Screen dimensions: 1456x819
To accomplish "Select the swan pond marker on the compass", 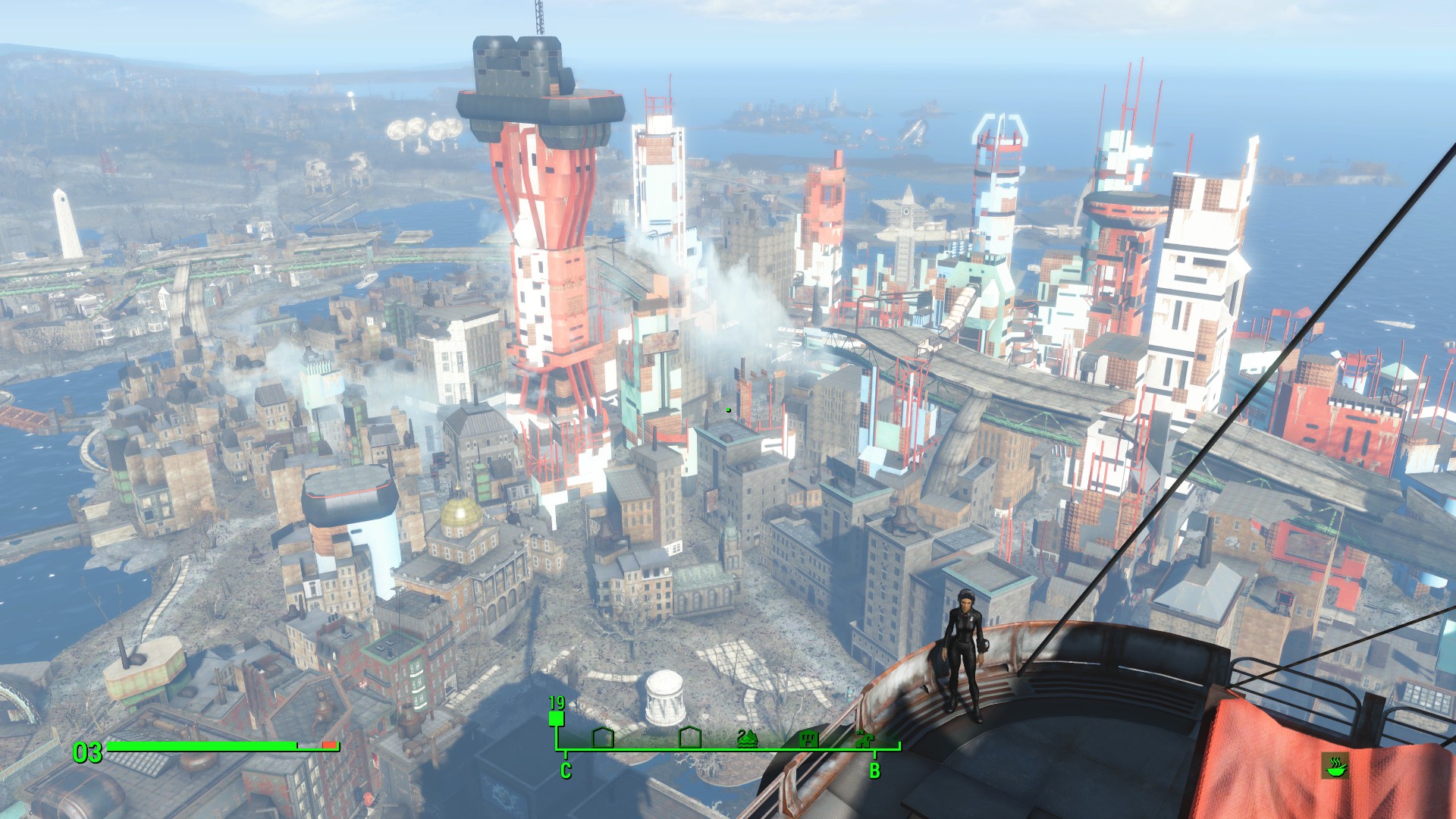I will pyautogui.click(x=747, y=738).
